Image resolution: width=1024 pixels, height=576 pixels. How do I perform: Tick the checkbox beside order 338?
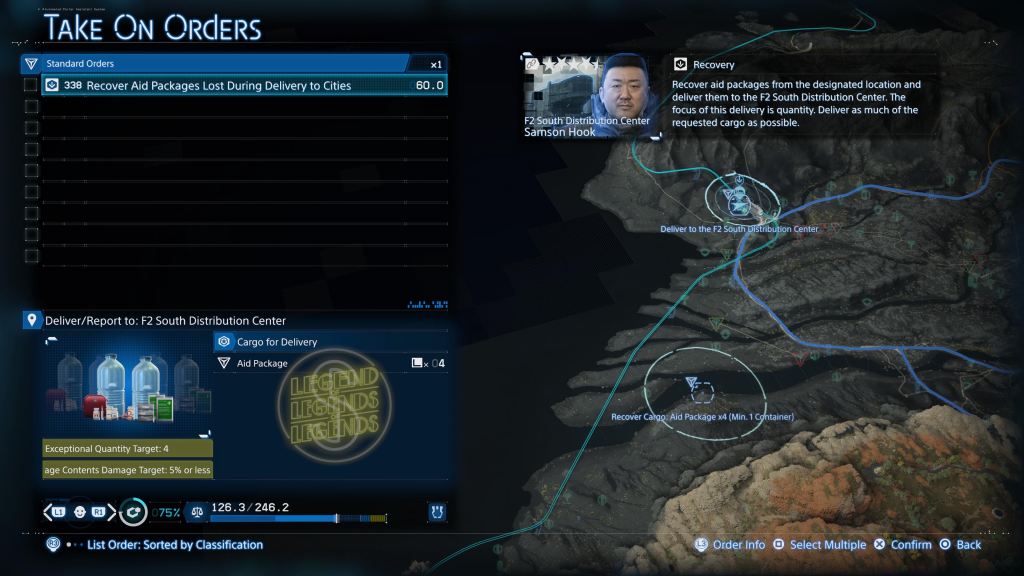tap(31, 86)
